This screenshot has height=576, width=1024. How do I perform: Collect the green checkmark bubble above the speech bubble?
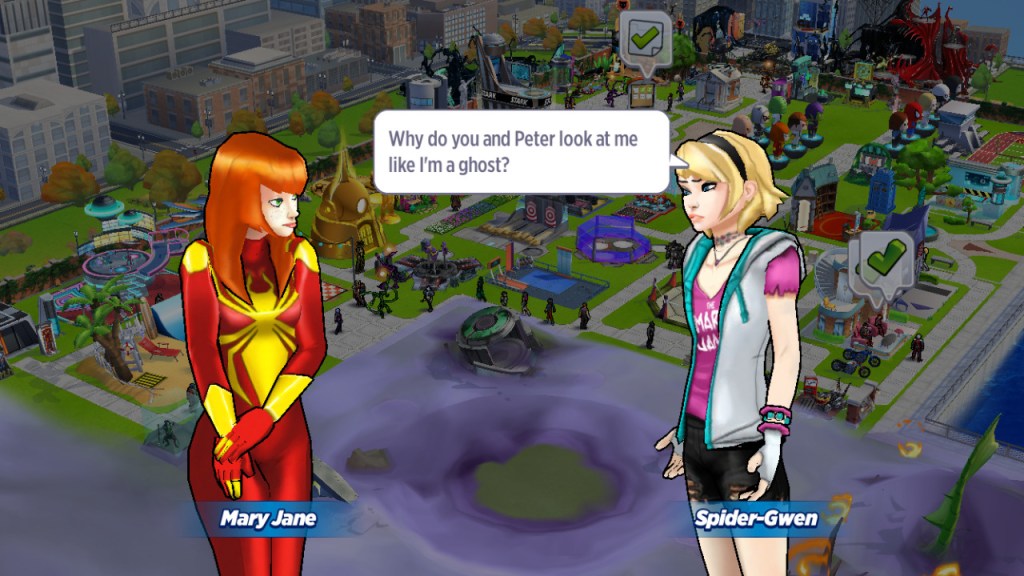644,40
